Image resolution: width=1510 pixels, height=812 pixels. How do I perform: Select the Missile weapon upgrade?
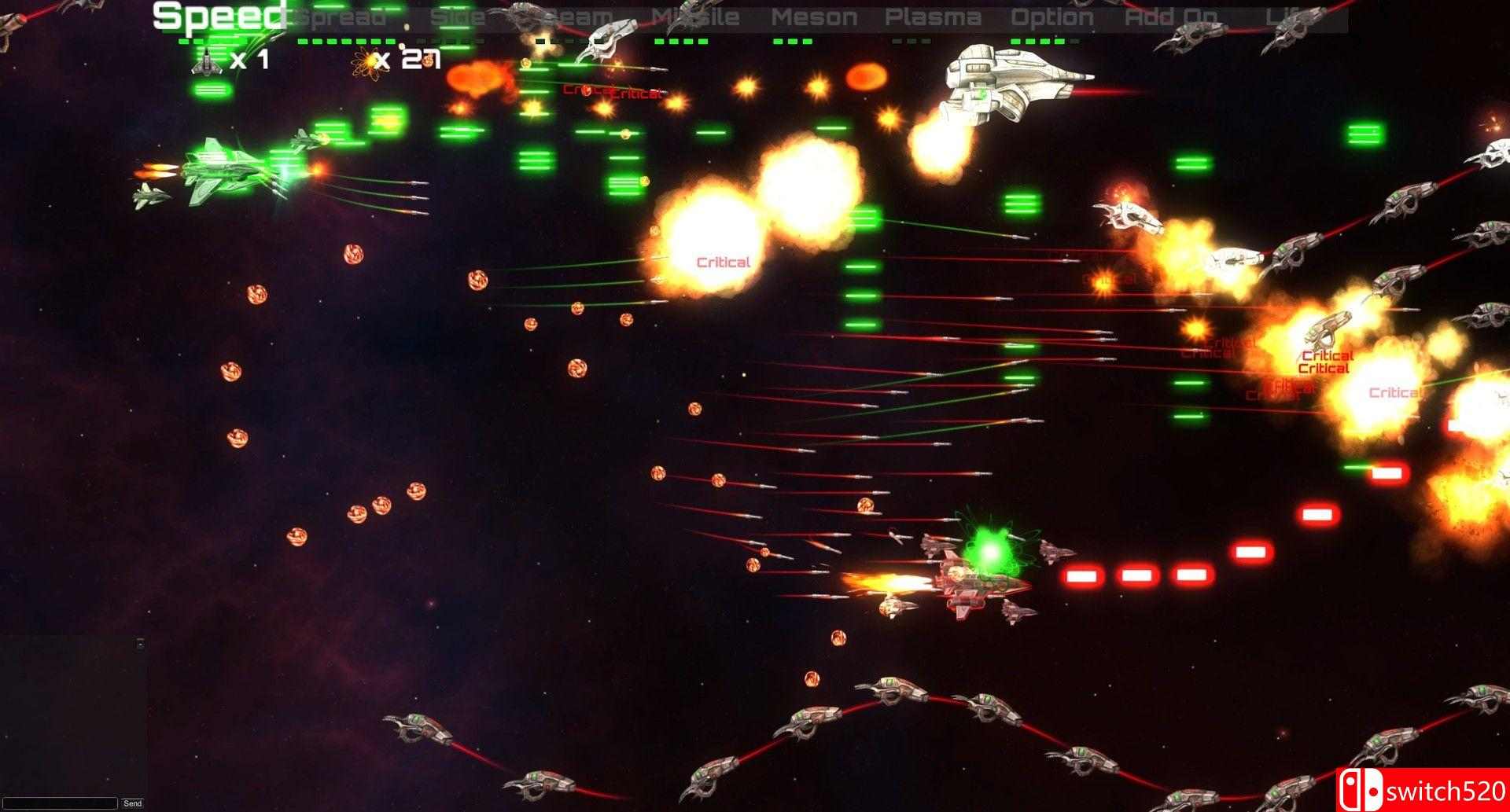point(695,17)
